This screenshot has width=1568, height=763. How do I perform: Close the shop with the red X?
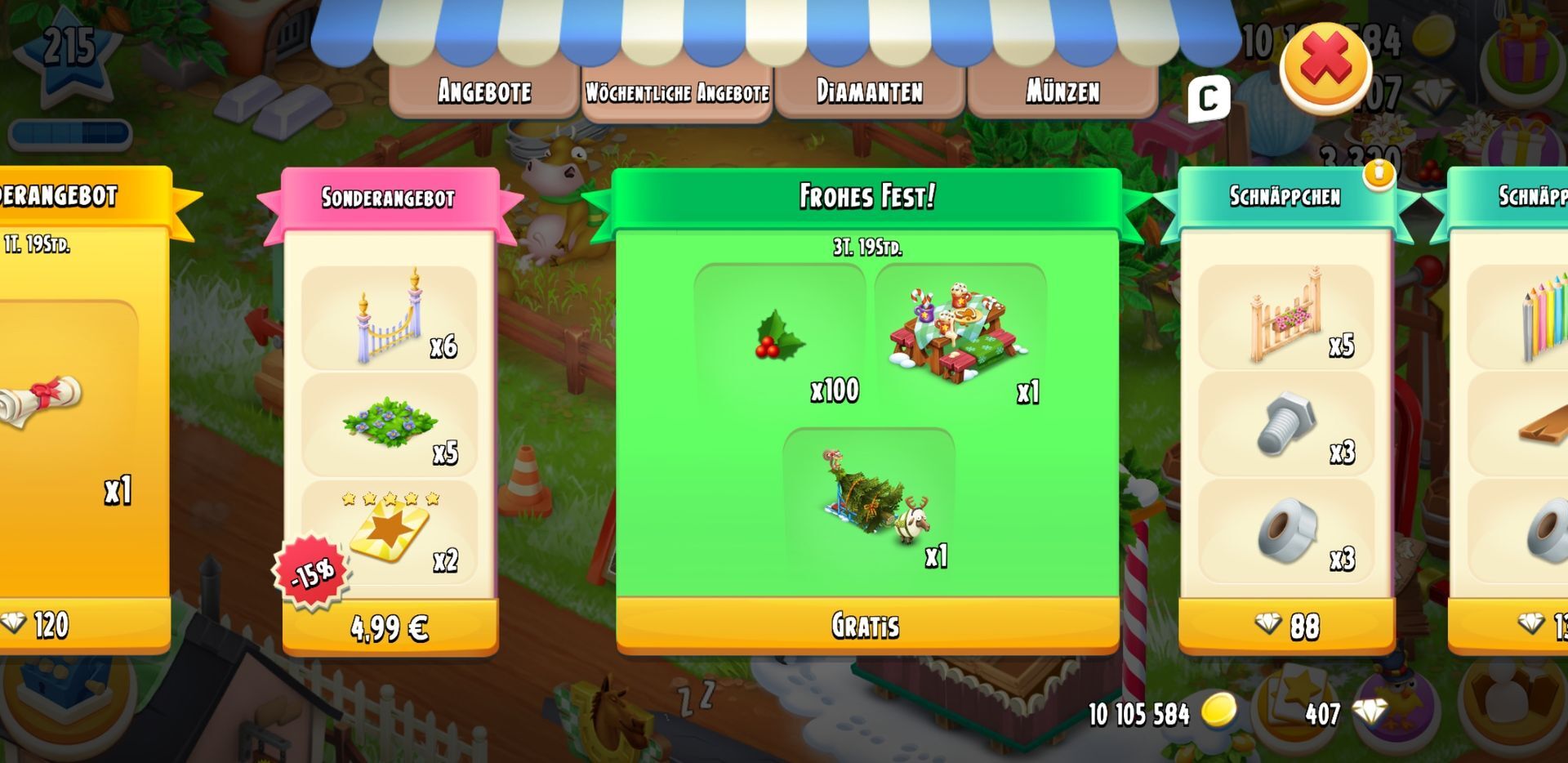[1325, 65]
